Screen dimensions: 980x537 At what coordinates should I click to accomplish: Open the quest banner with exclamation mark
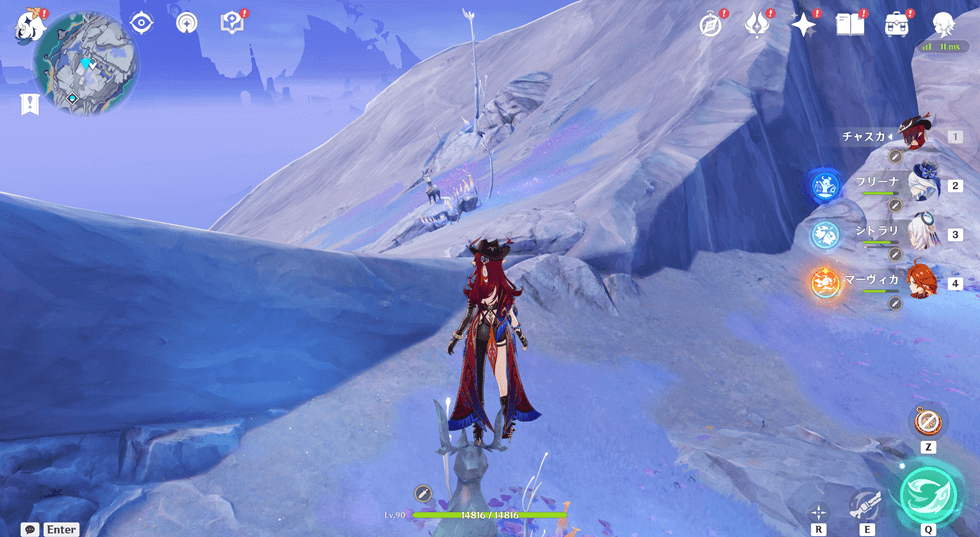click(x=29, y=104)
